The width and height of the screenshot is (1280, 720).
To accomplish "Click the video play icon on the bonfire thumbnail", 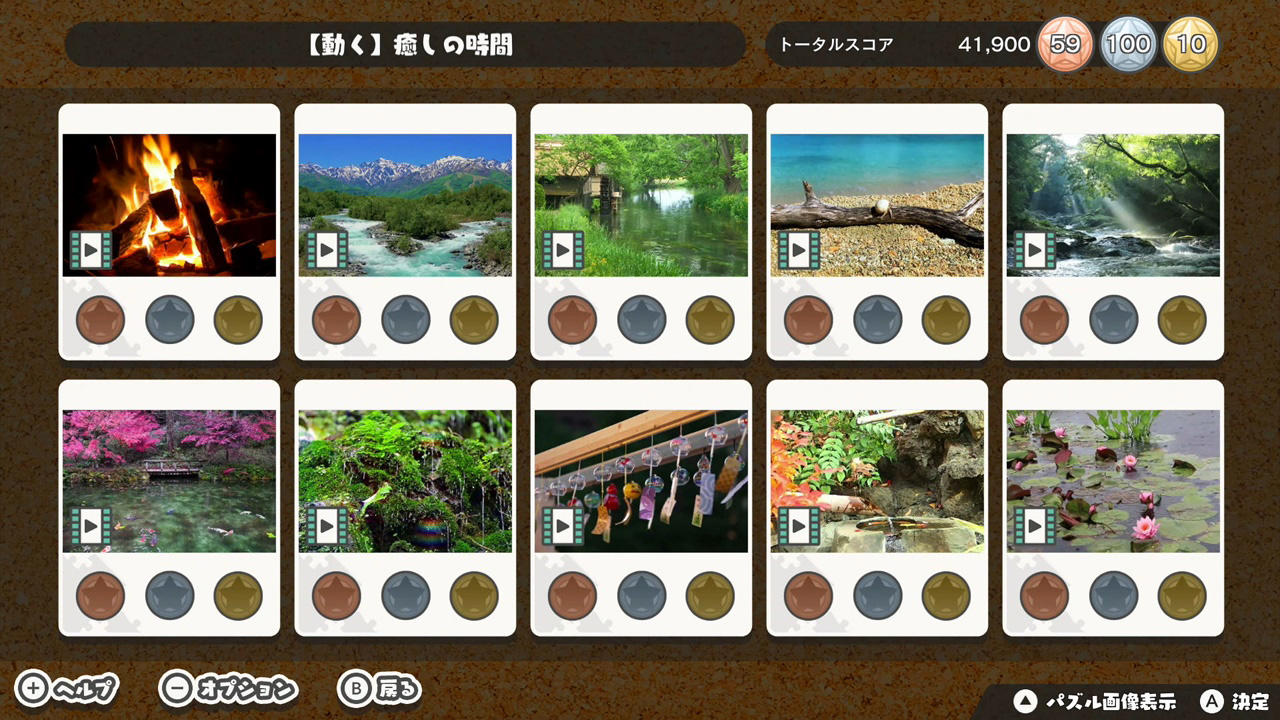I will click(91, 250).
